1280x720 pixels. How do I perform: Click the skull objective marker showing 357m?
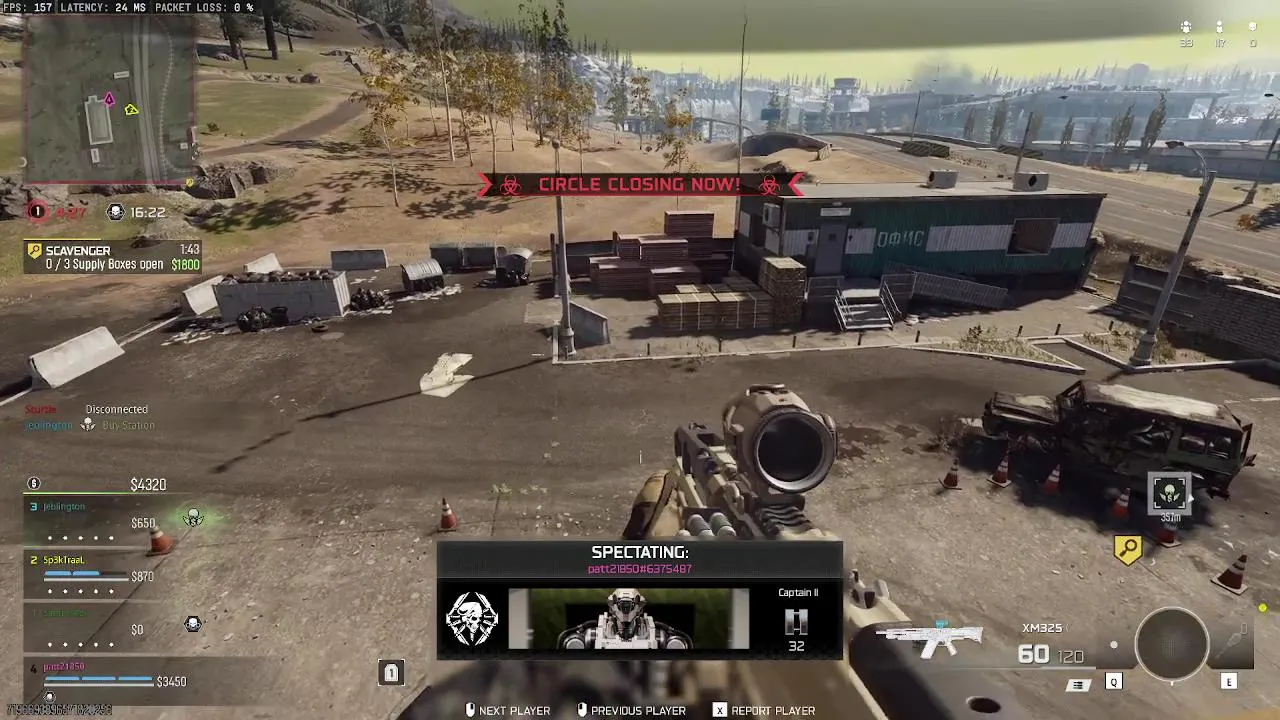tap(1169, 493)
